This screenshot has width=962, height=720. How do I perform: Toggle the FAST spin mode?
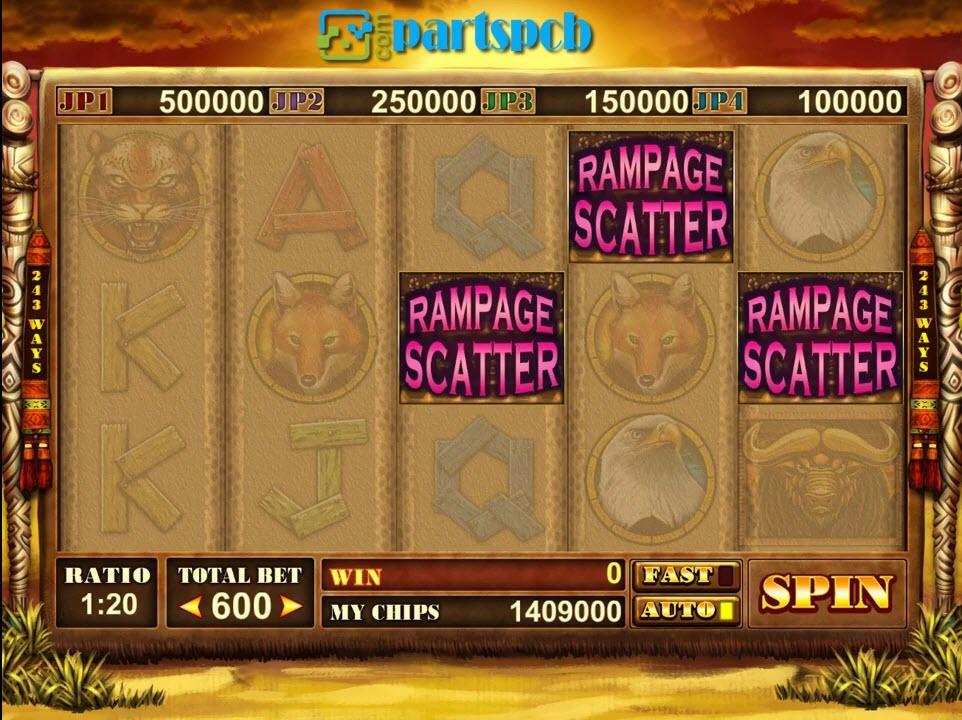click(x=686, y=575)
